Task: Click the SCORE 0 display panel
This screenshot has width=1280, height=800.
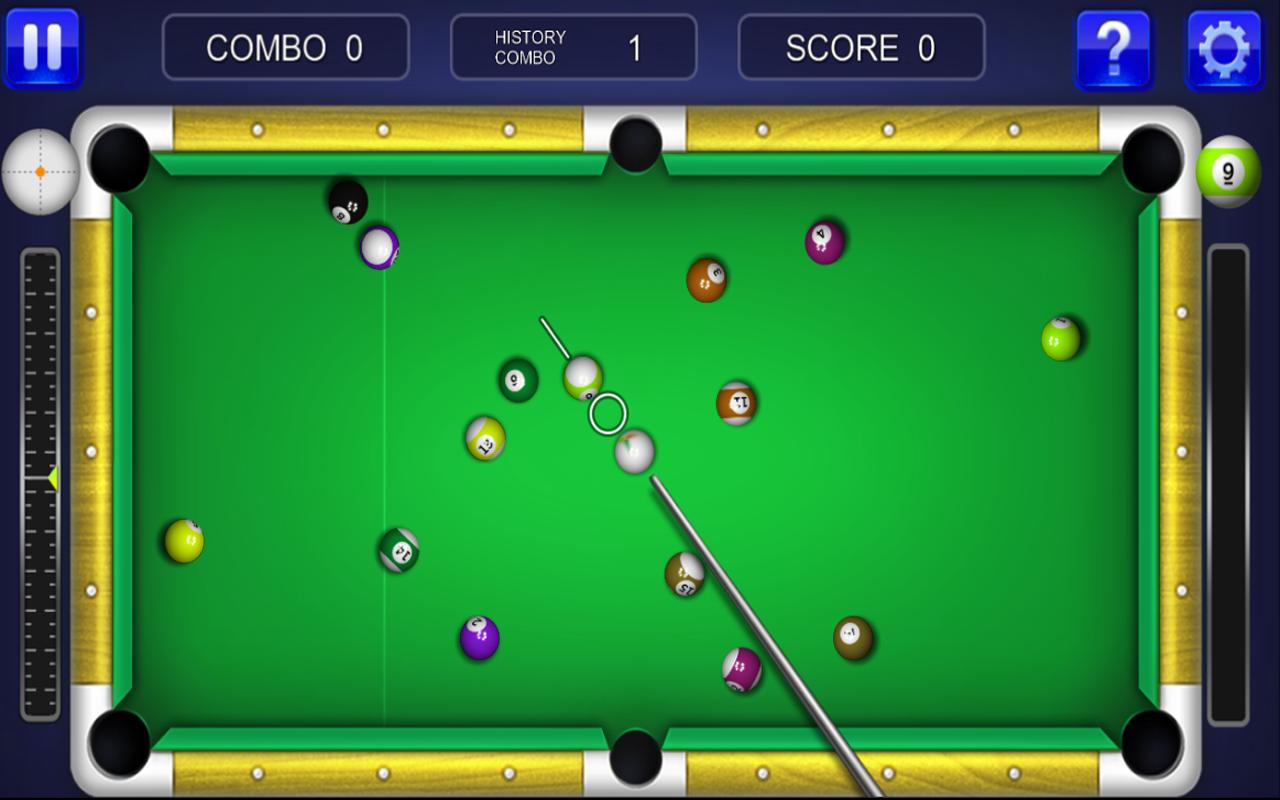Action: [861, 46]
